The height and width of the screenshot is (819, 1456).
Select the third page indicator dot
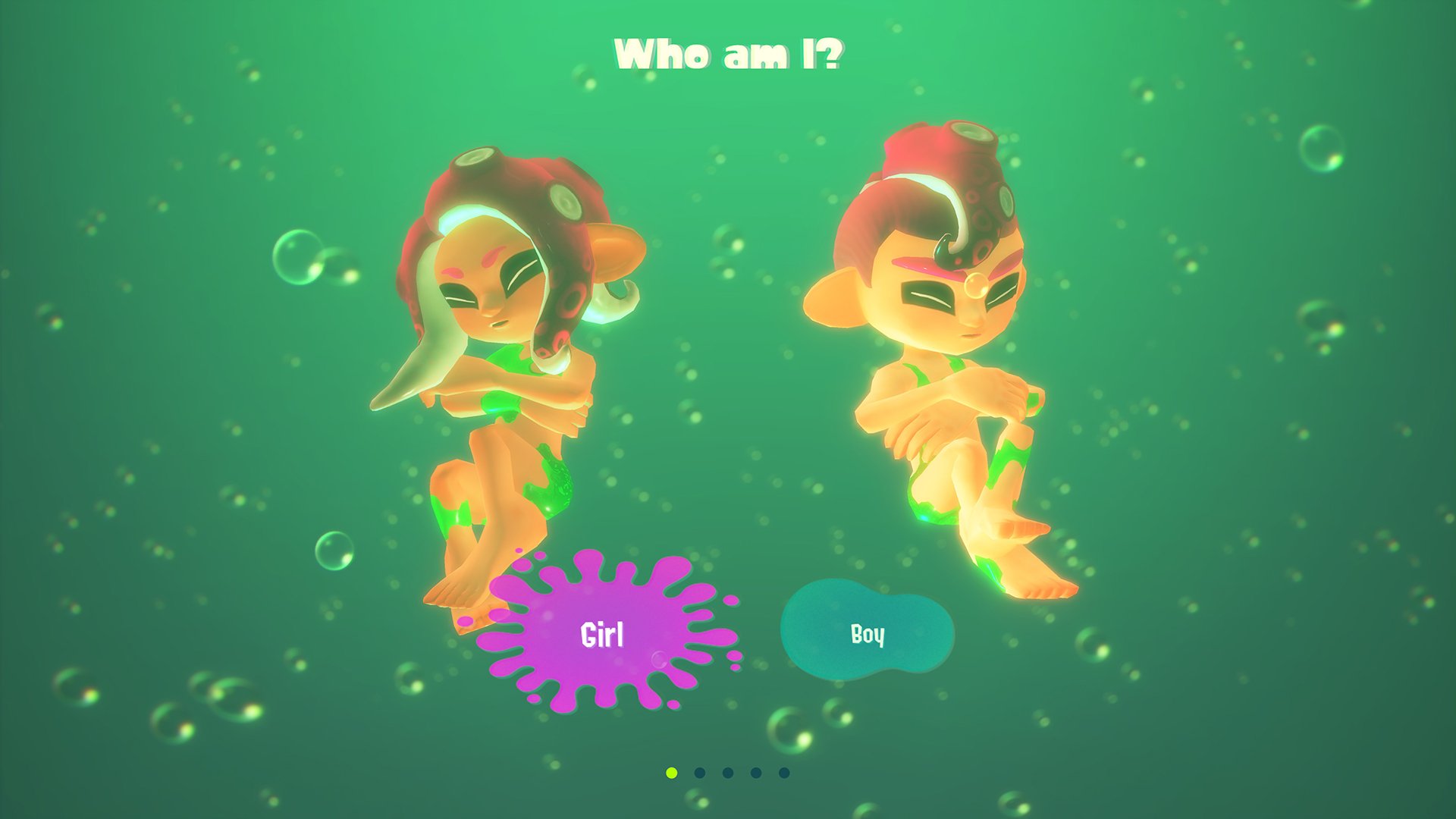729,773
